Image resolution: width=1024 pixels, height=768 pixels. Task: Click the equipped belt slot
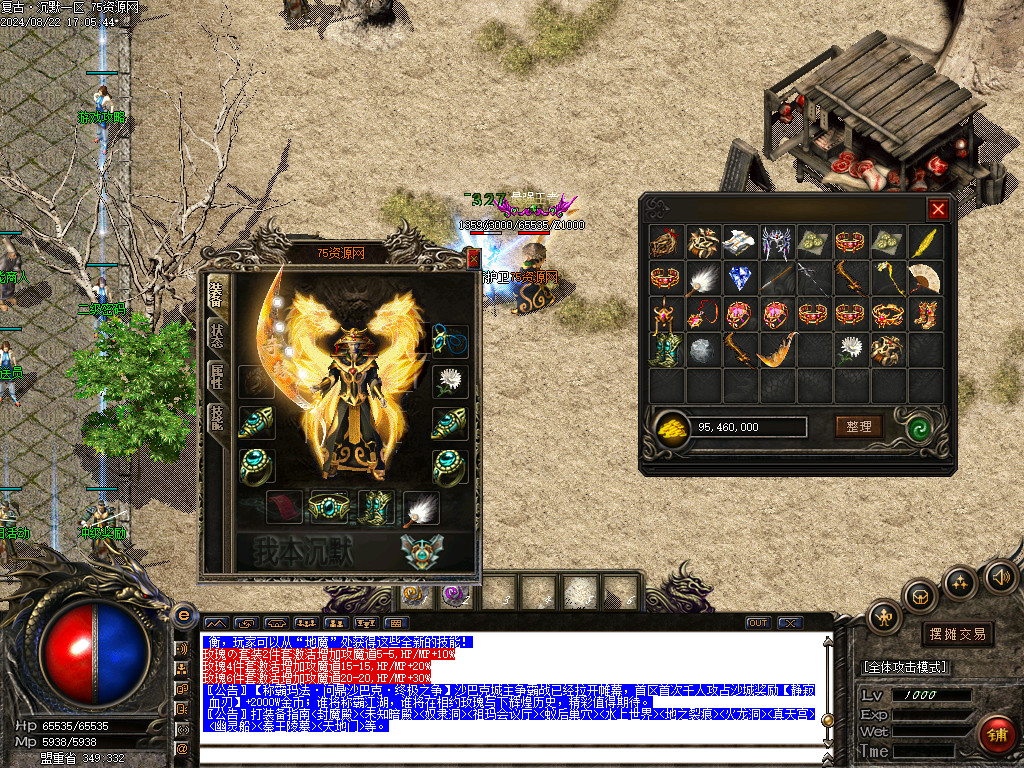point(327,507)
